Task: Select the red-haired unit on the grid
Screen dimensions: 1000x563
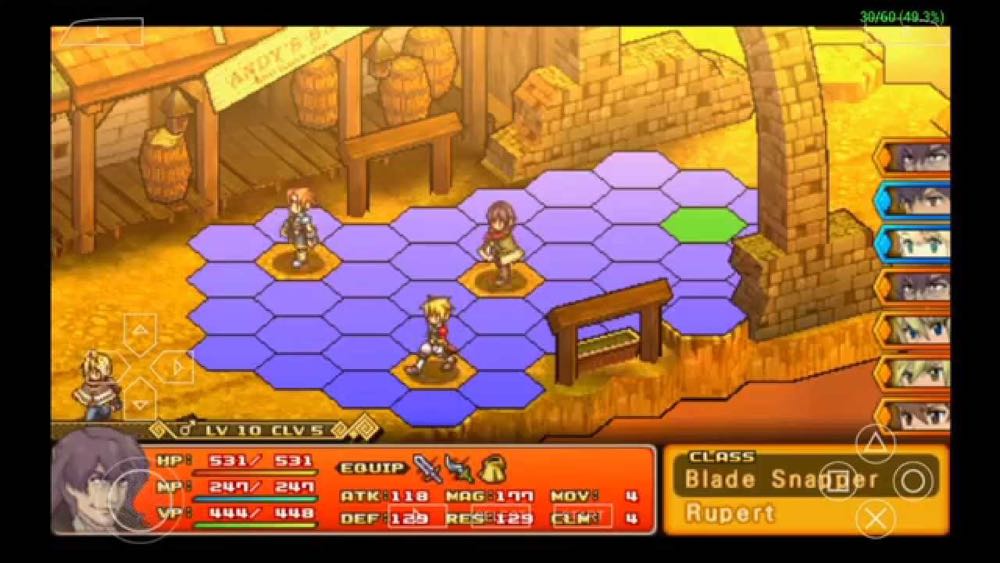Action: (x=299, y=227)
